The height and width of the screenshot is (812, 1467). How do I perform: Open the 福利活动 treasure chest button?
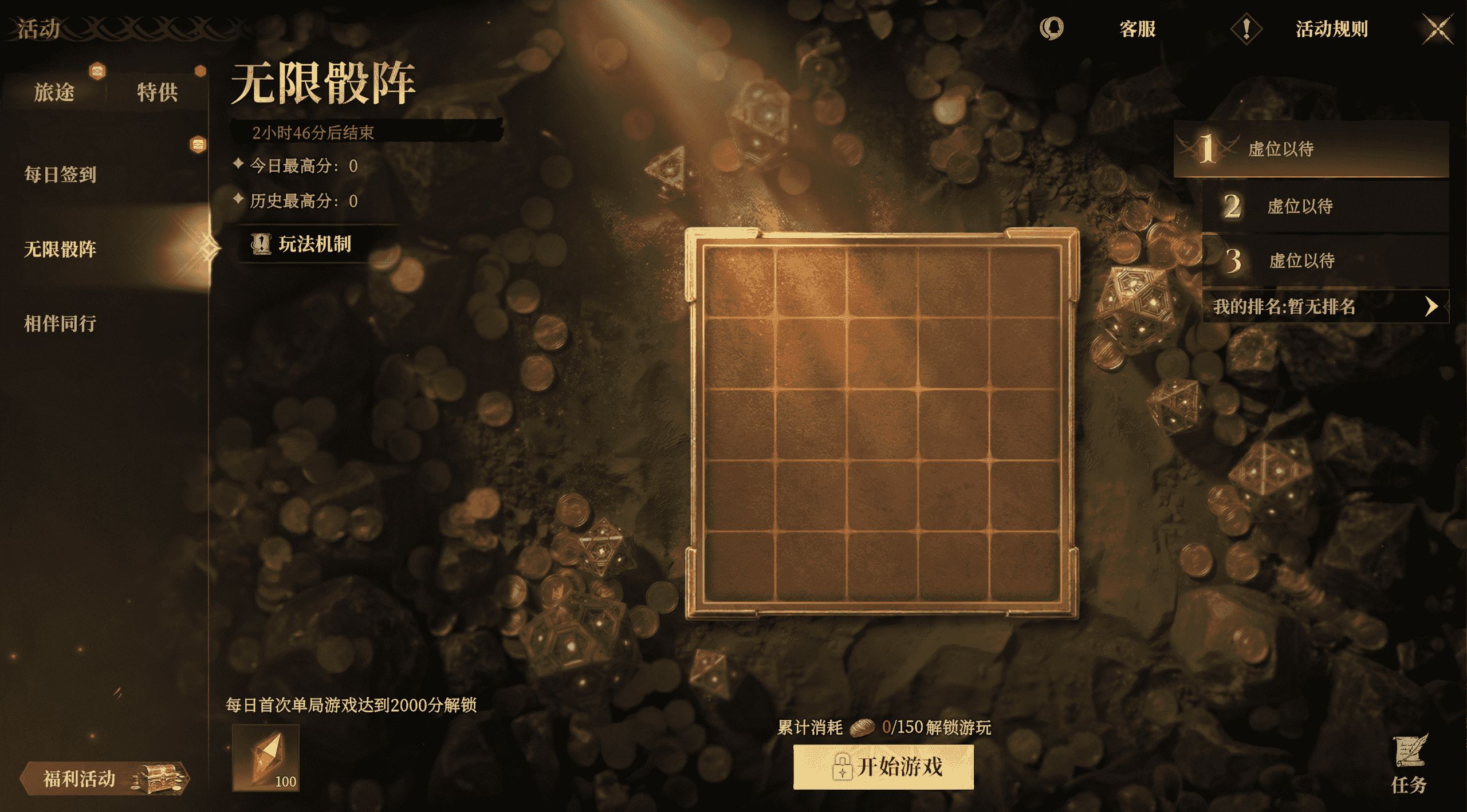104,778
